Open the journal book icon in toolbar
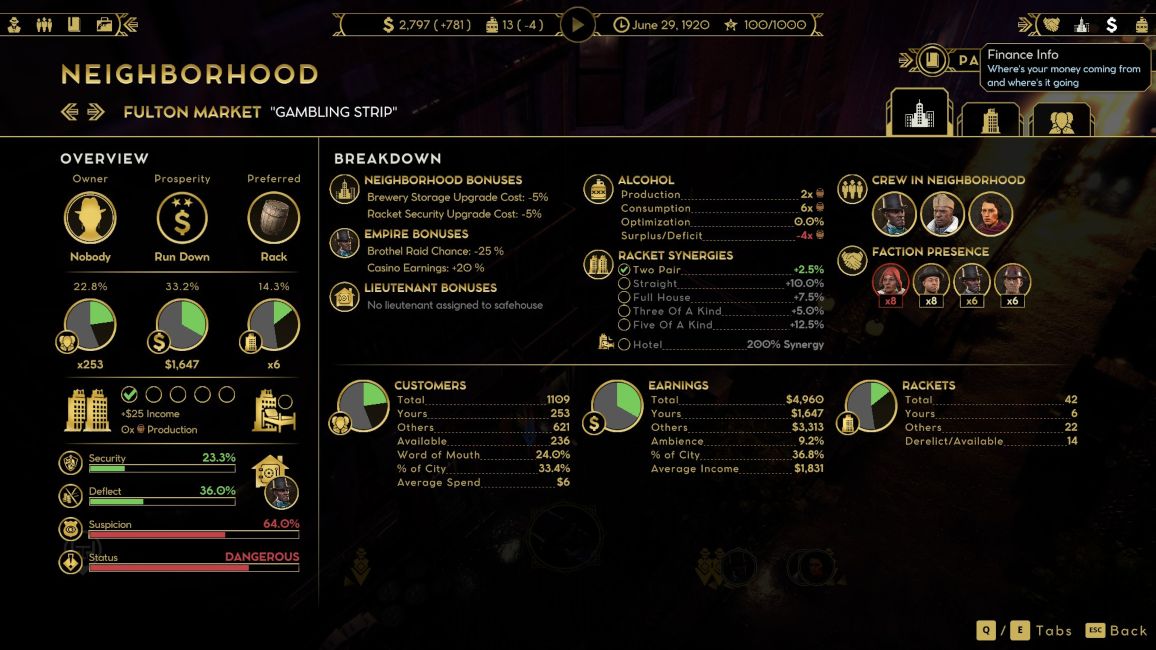1156x650 pixels. tap(74, 24)
